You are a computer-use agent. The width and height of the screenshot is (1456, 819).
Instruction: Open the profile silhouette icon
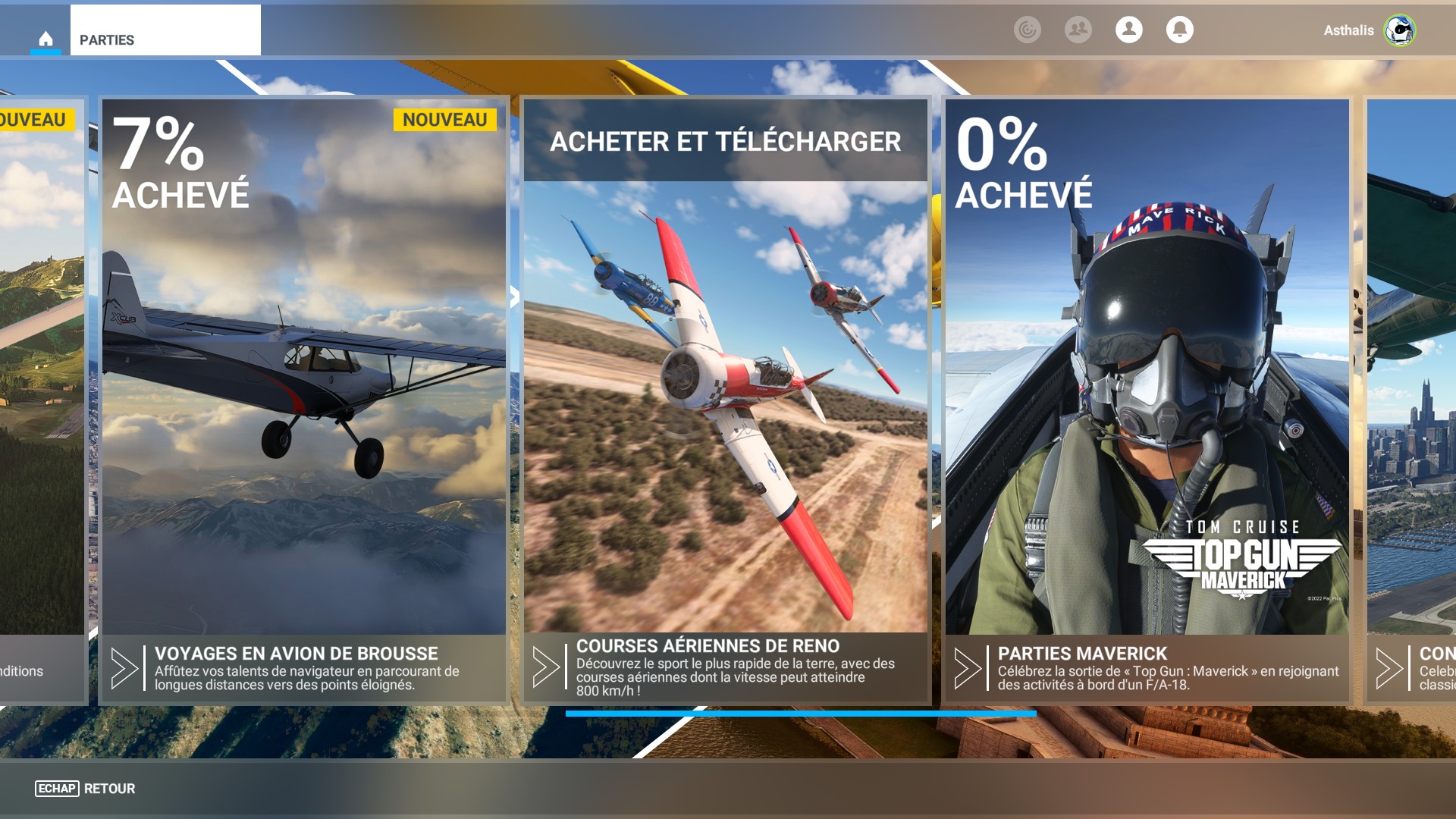[x=1128, y=30]
